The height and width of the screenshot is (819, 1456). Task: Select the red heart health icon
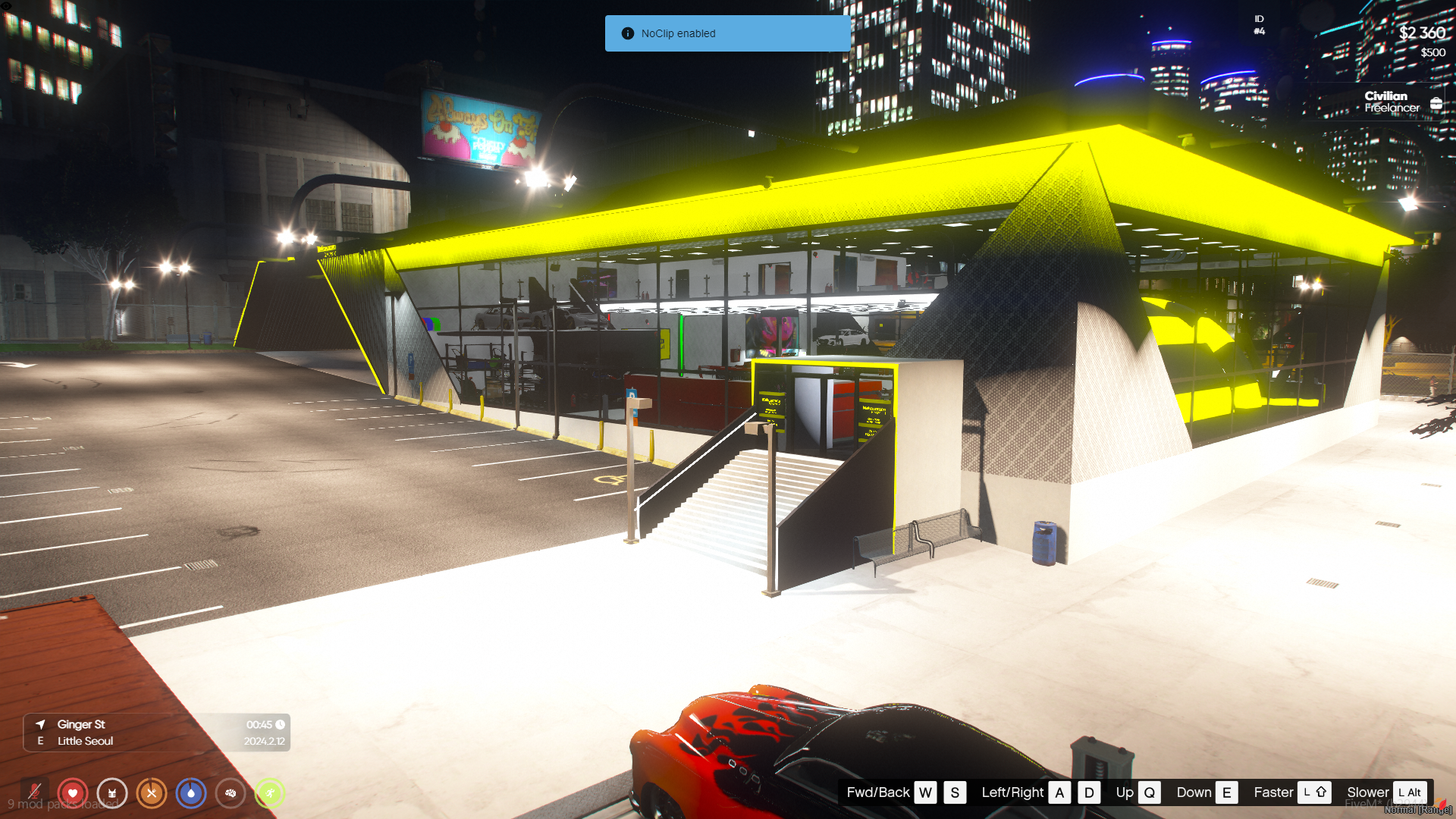click(x=73, y=793)
